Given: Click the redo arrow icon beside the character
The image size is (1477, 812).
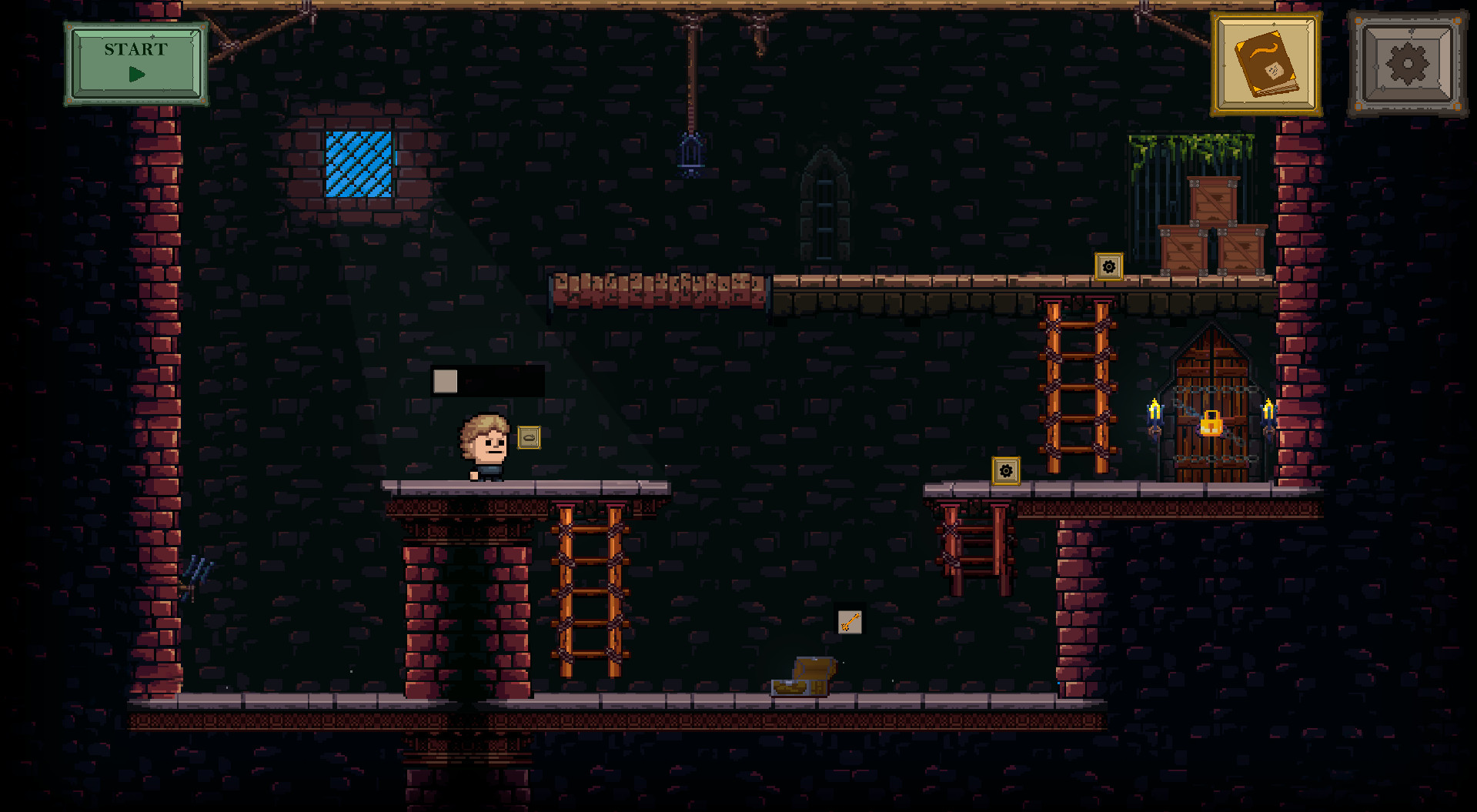Looking at the screenshot, I should 530,439.
